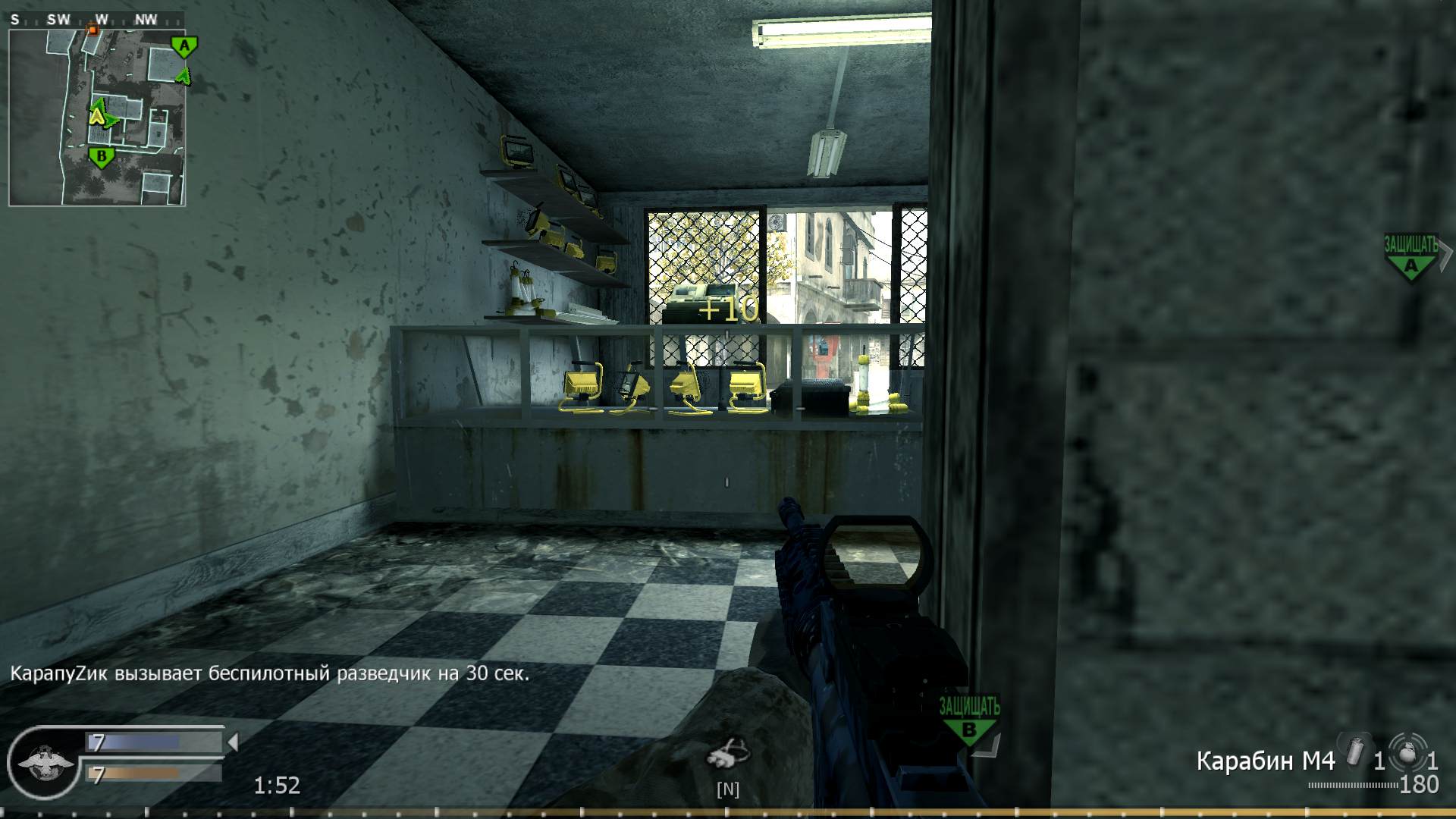Click the B objective marker on the minimap
This screenshot has height=819, width=1456.
(102, 156)
